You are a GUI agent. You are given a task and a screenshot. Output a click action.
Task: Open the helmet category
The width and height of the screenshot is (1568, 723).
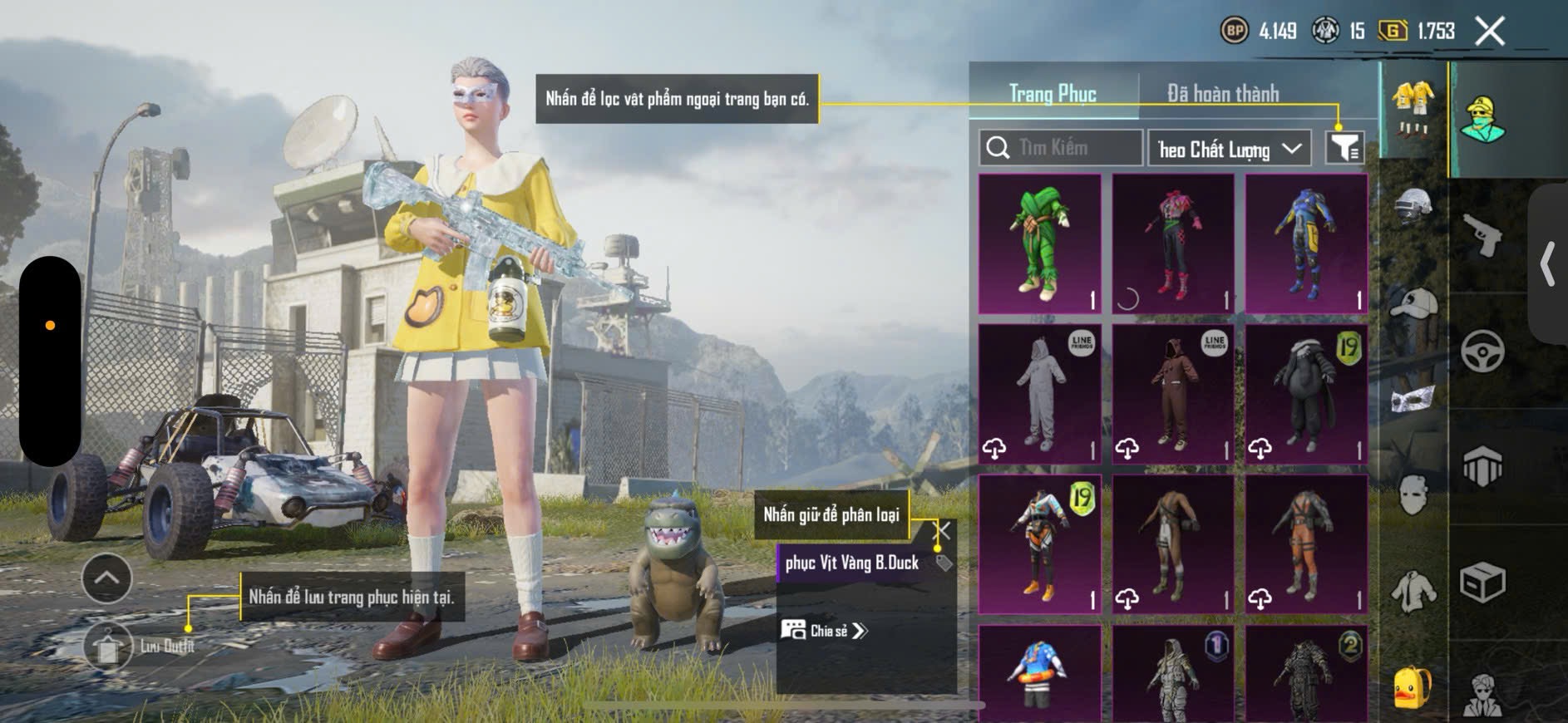click(1413, 206)
